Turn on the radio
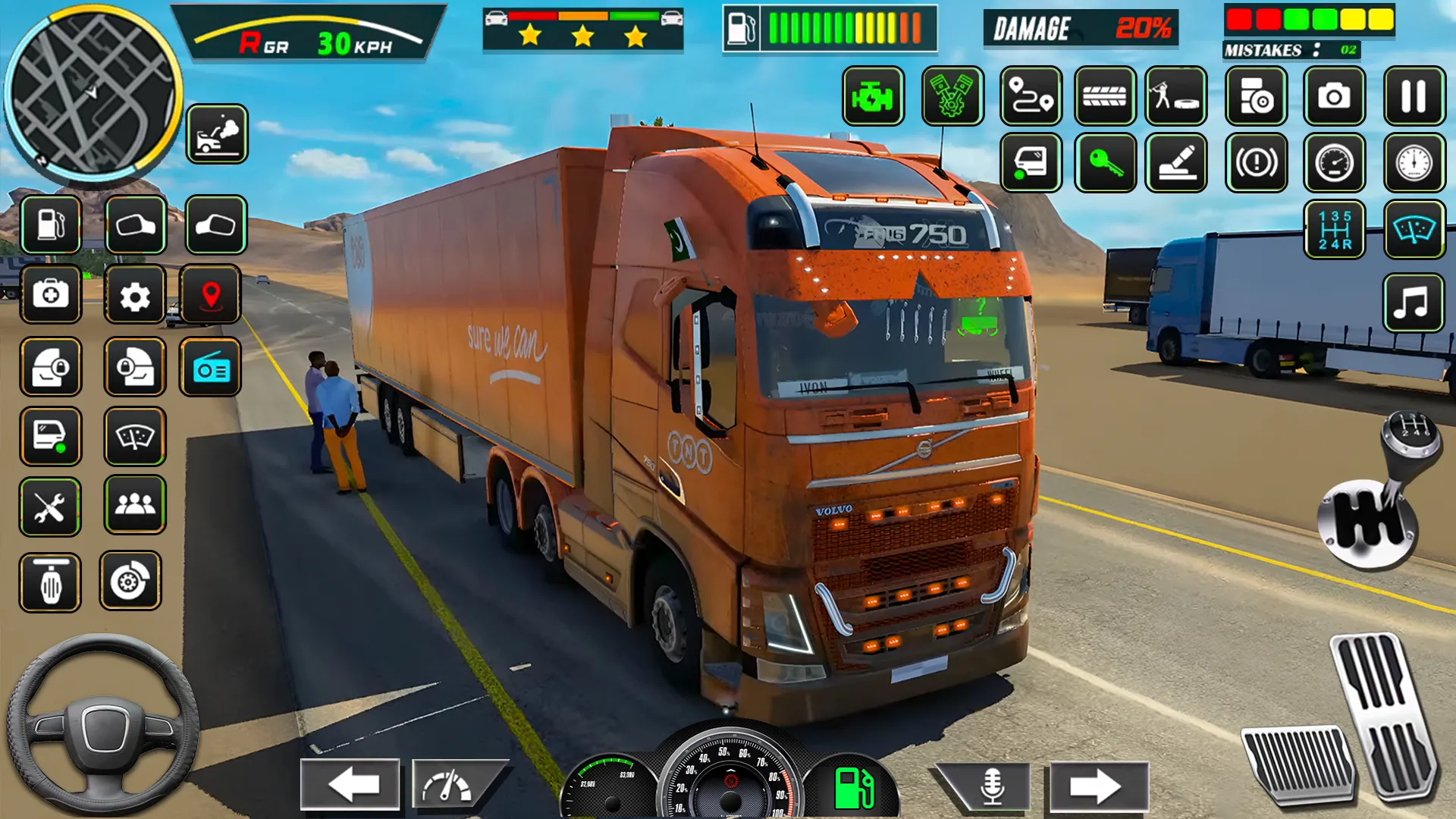The image size is (1456, 819). point(212,368)
